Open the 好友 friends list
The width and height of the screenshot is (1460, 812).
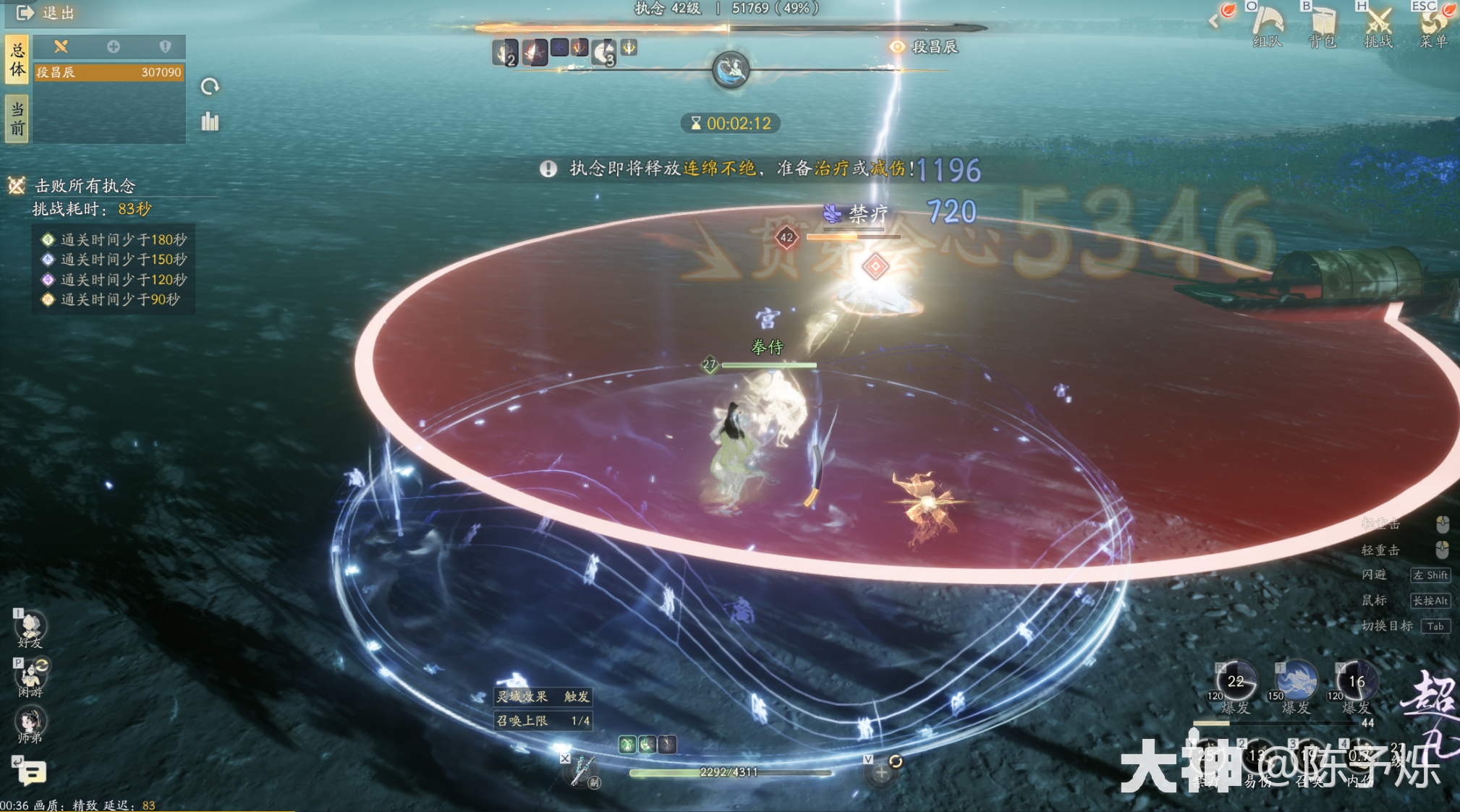coord(30,628)
